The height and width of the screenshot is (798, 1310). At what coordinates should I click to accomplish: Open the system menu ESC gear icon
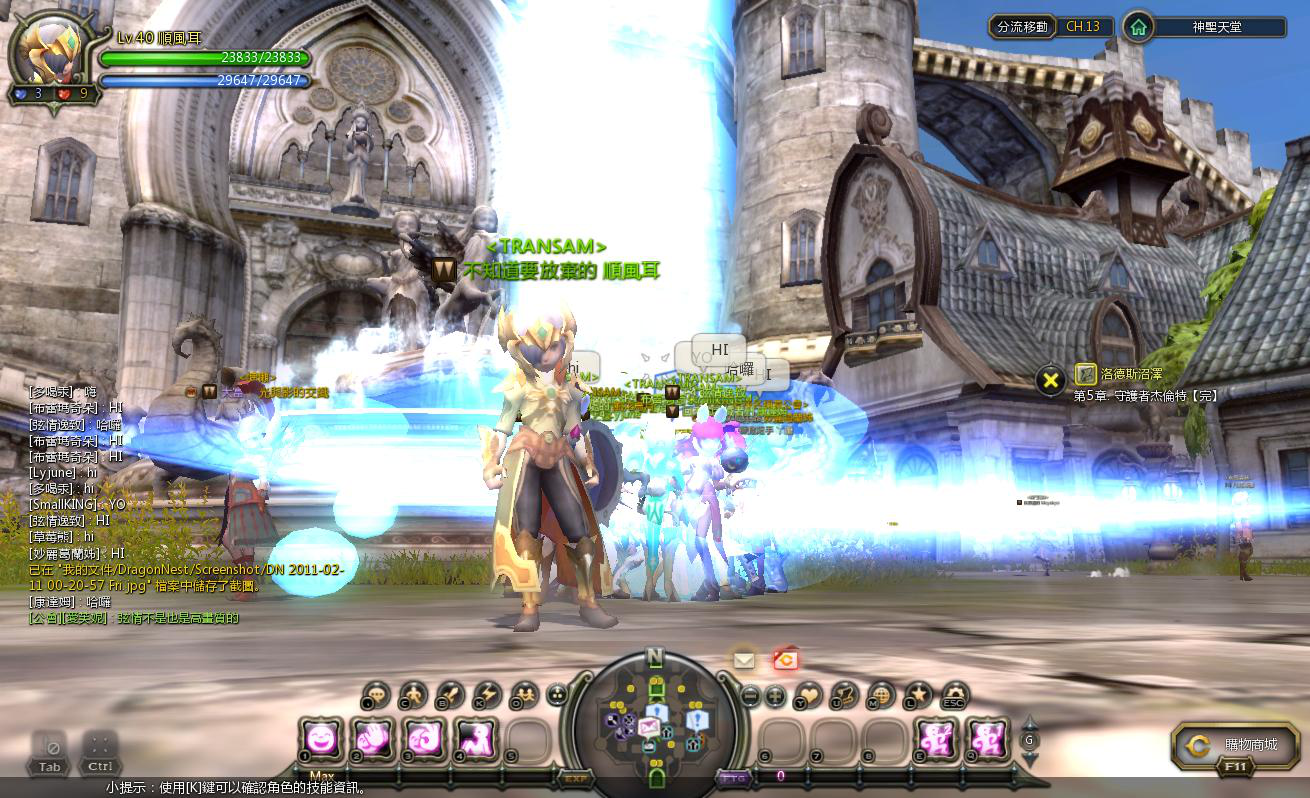point(954,694)
